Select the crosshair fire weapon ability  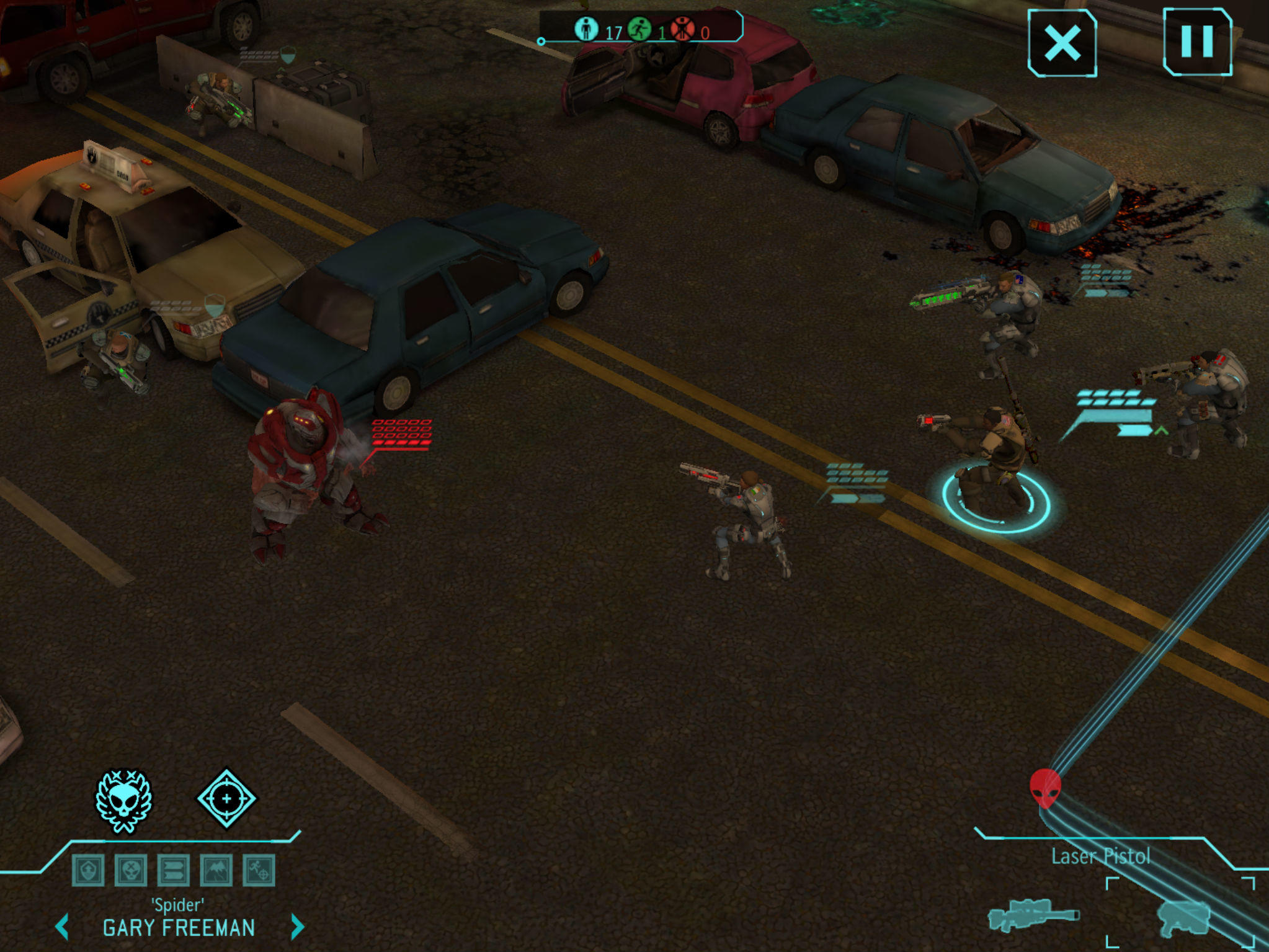226,798
